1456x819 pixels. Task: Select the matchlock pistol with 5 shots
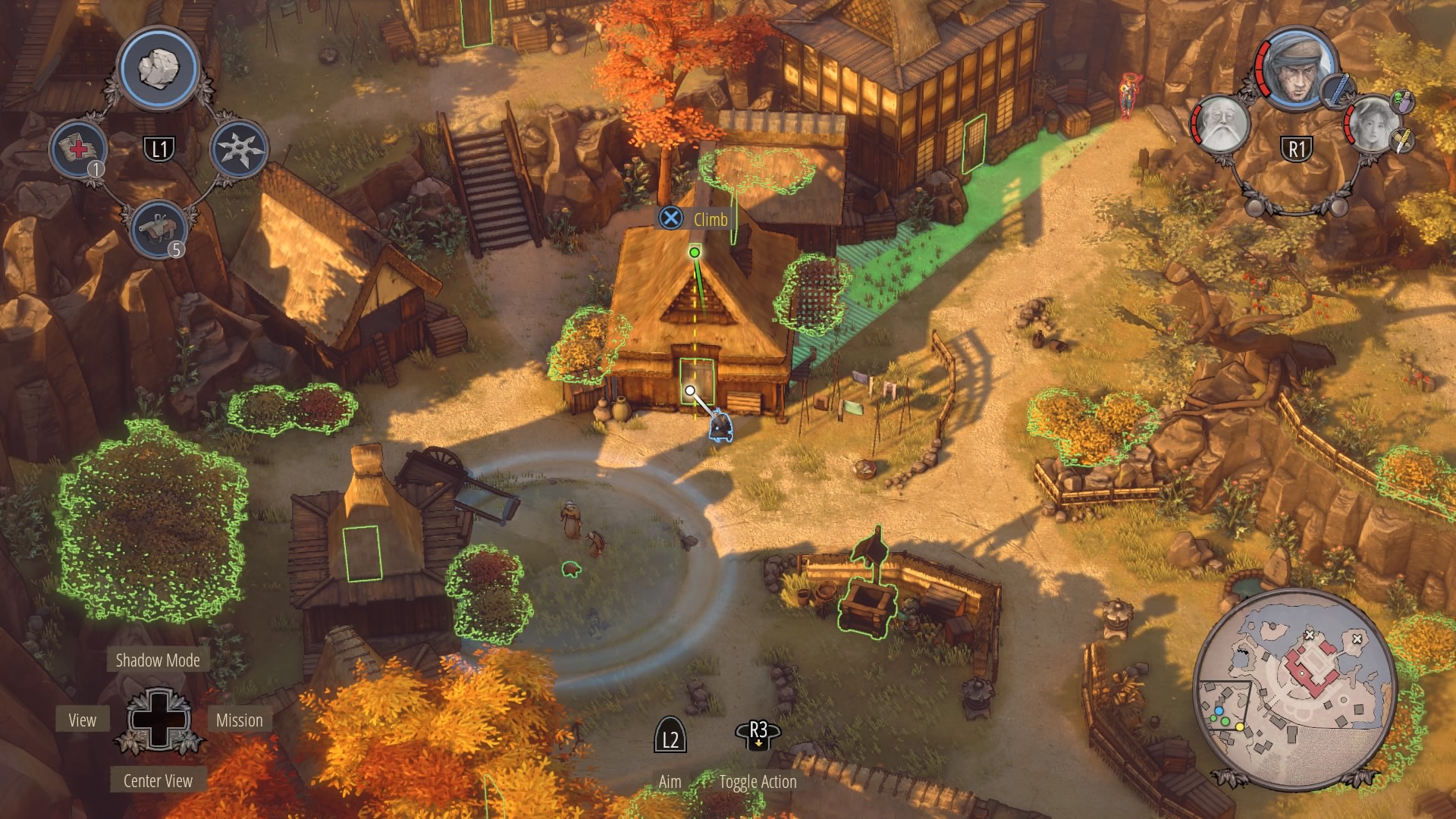[158, 227]
